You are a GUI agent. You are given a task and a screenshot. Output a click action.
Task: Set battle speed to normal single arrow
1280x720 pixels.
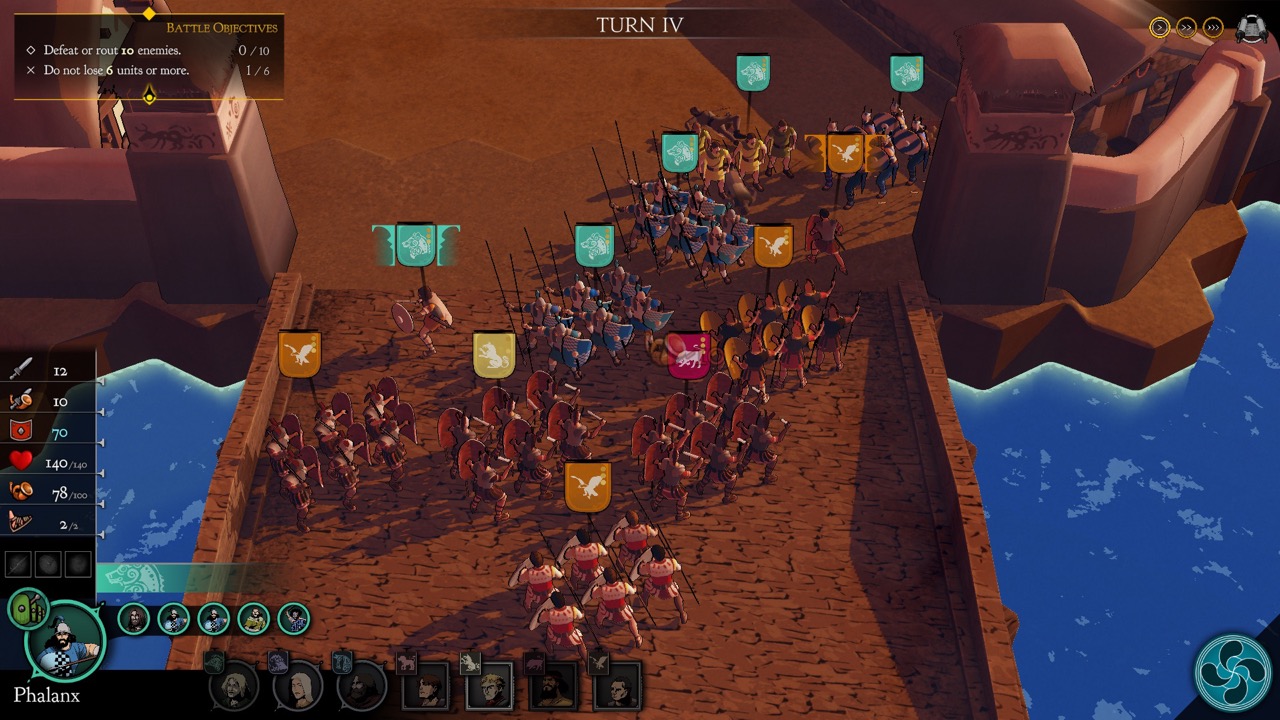[1160, 27]
